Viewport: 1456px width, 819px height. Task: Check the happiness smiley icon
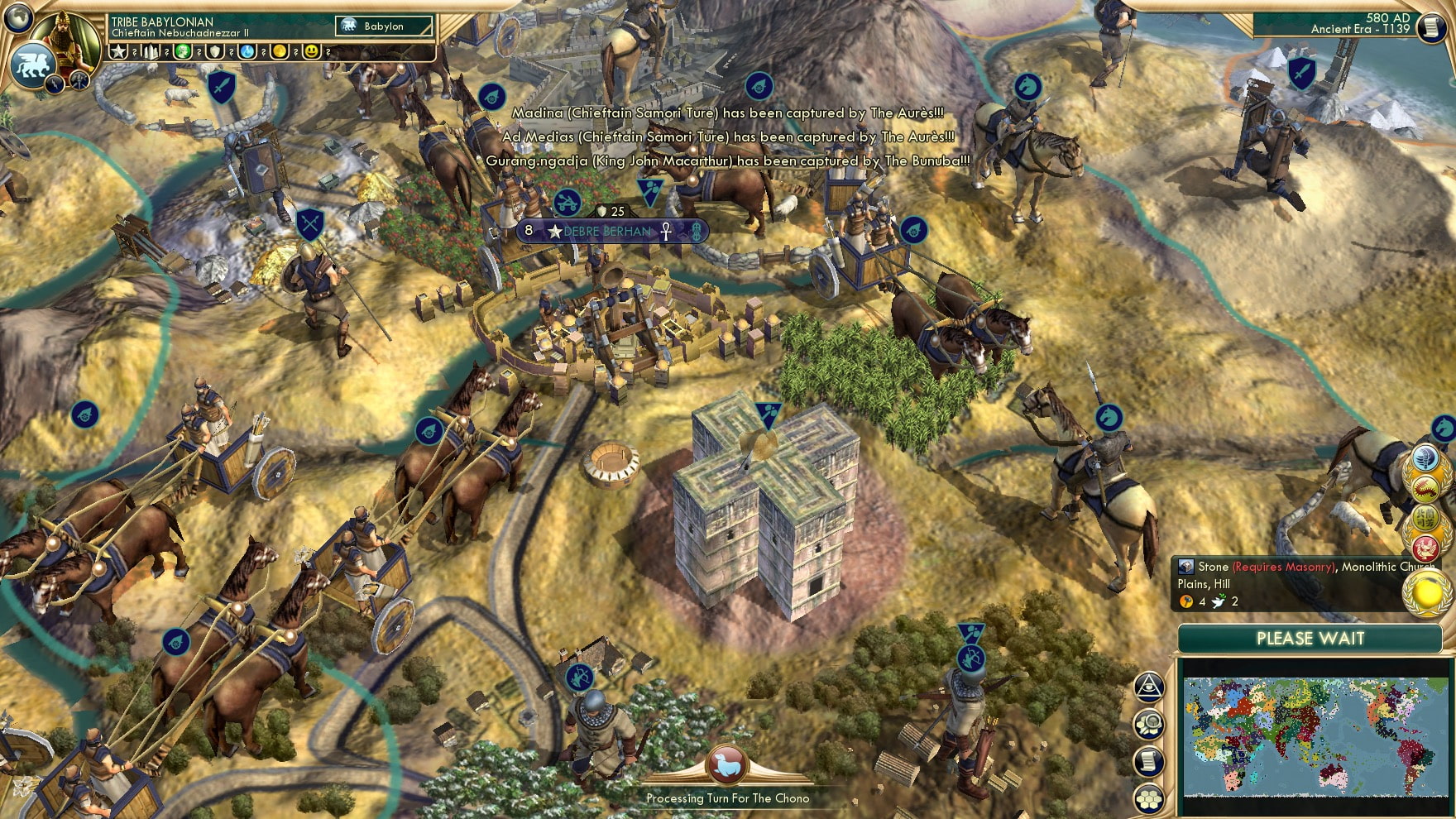tap(310, 52)
